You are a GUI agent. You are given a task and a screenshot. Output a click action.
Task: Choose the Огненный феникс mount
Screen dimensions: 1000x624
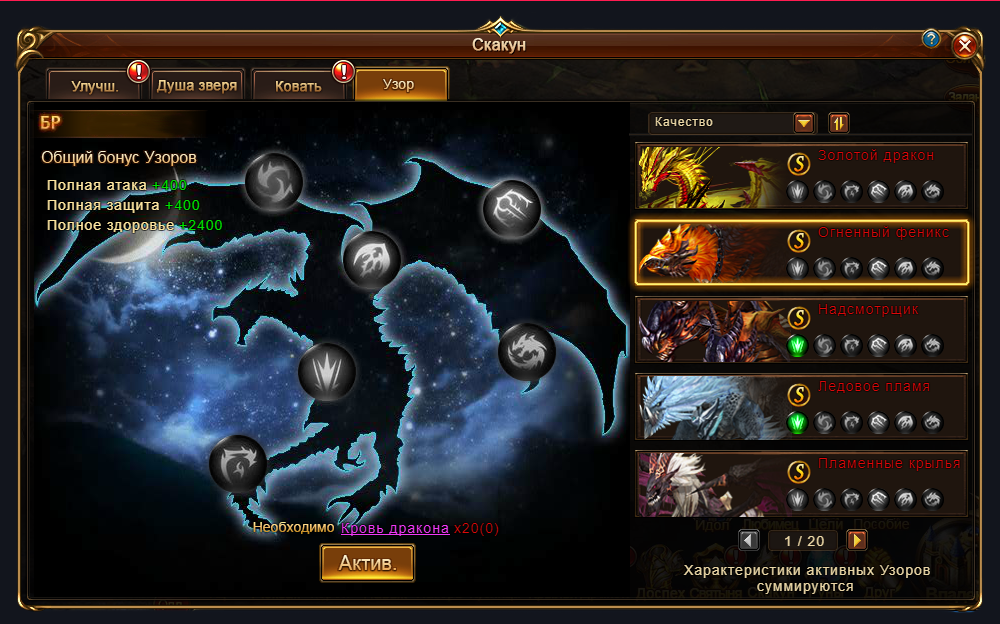point(801,252)
